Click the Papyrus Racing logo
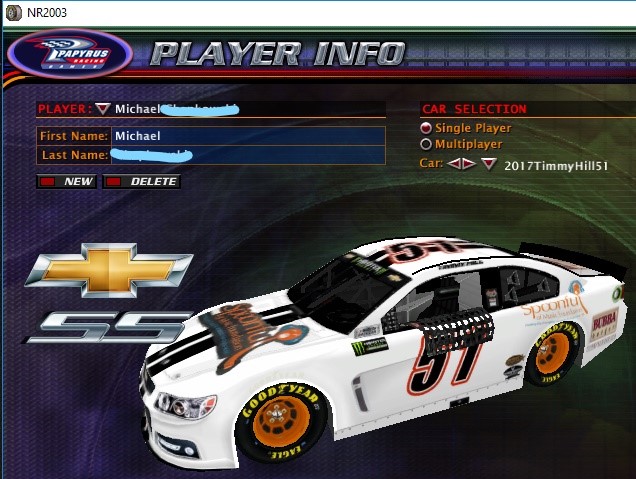 [x=69, y=55]
